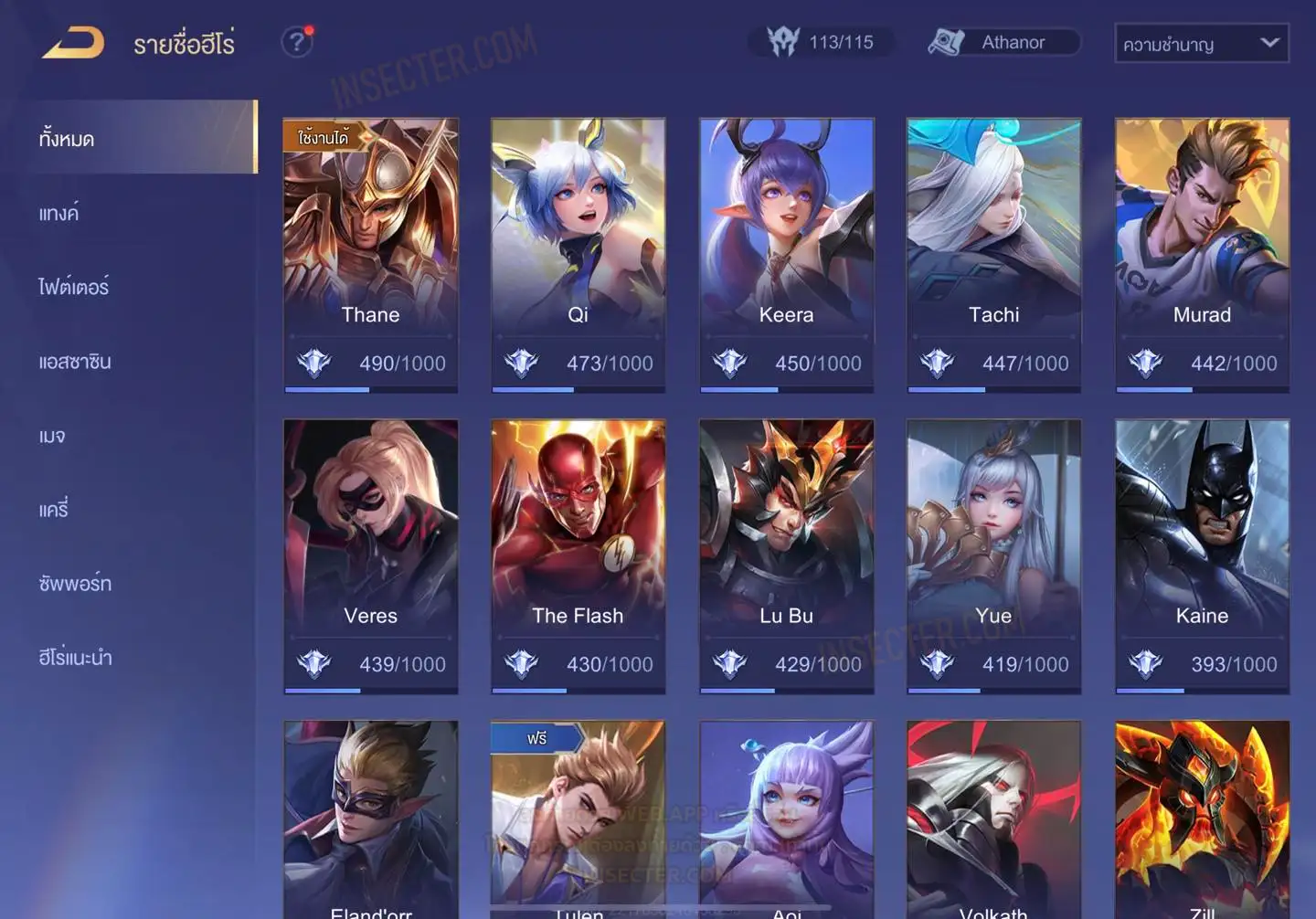Show the แอสซาซิน hero category
Screen dimensions: 1316x919
pos(75,361)
